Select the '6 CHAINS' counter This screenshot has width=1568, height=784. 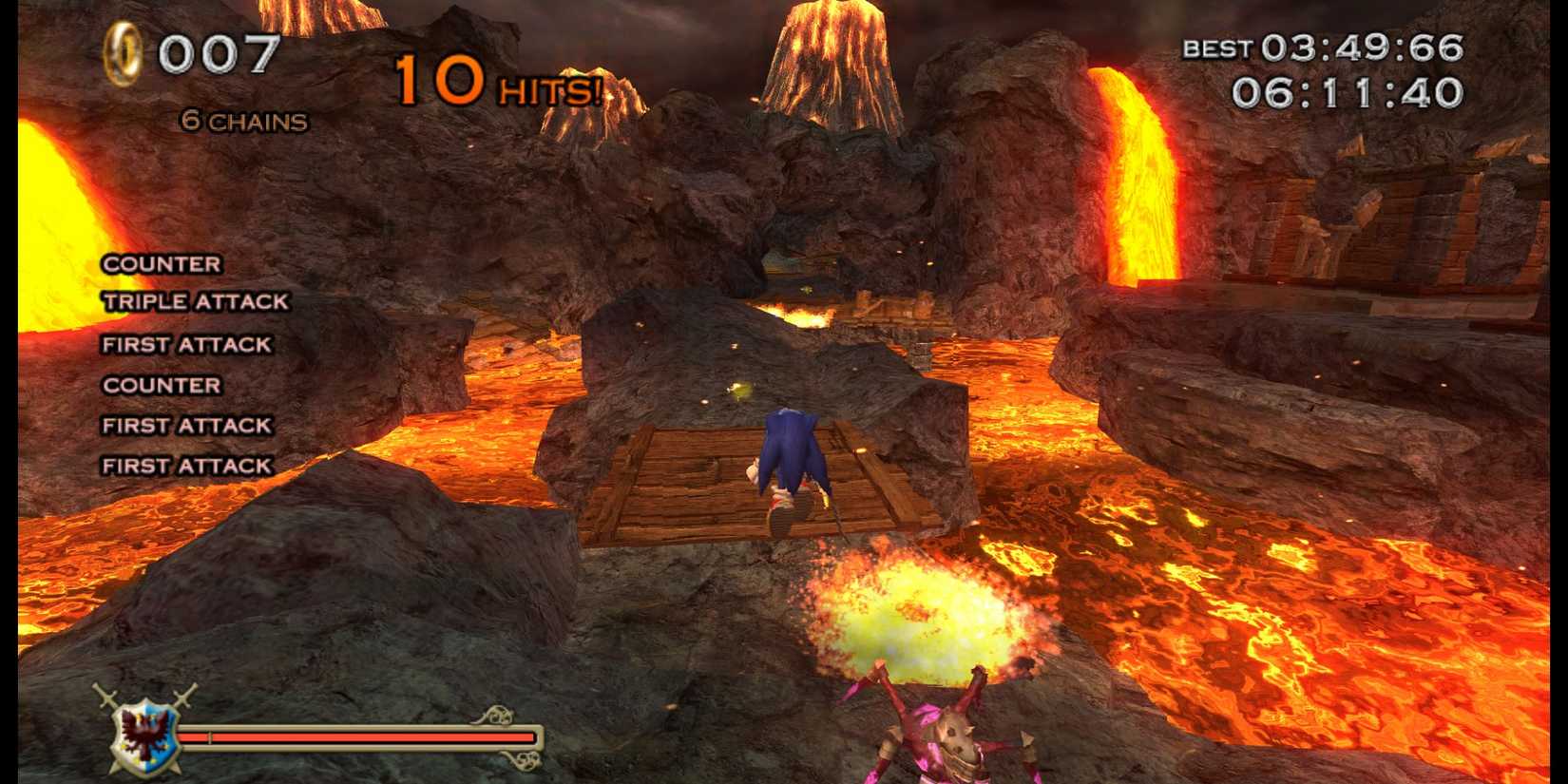[x=240, y=120]
